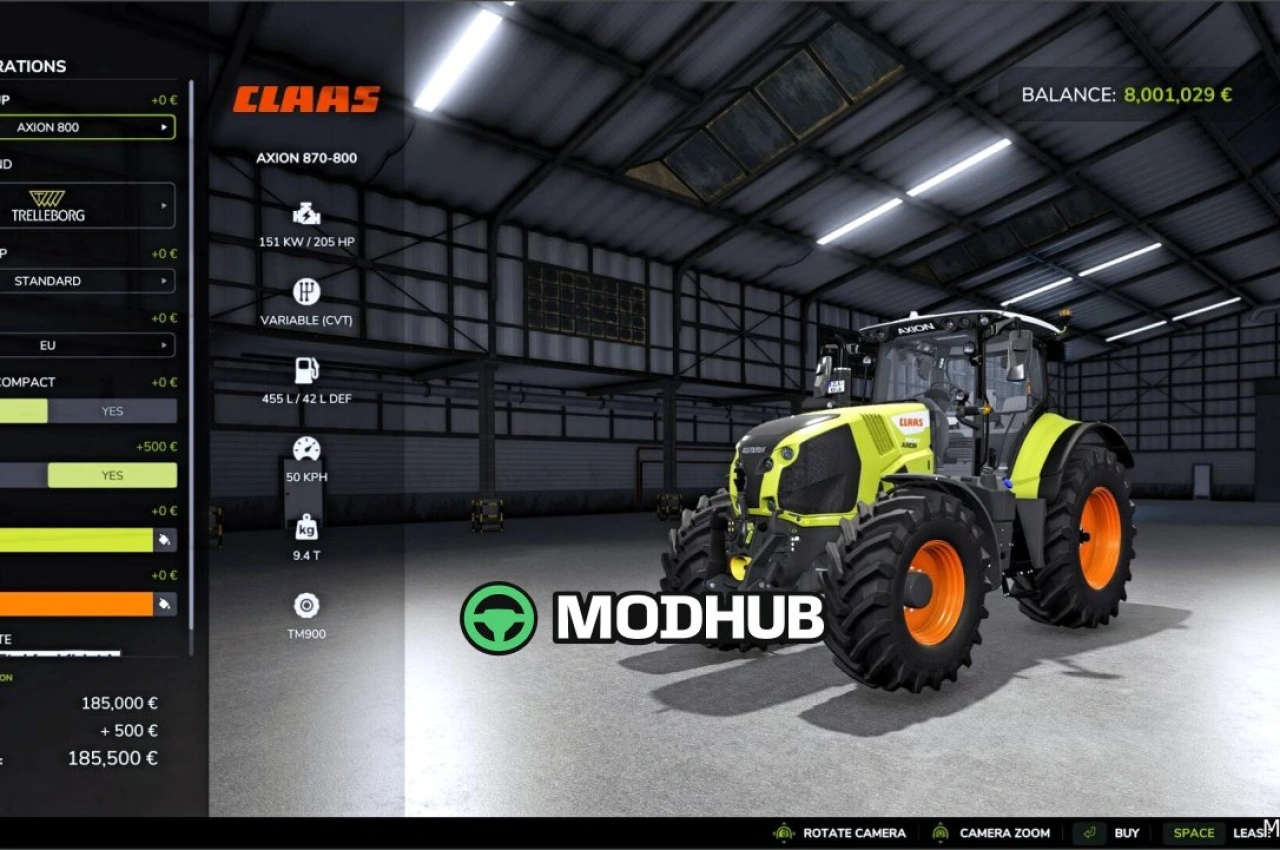This screenshot has height=850, width=1280.
Task: Select the CVT transmission icon
Action: (306, 292)
